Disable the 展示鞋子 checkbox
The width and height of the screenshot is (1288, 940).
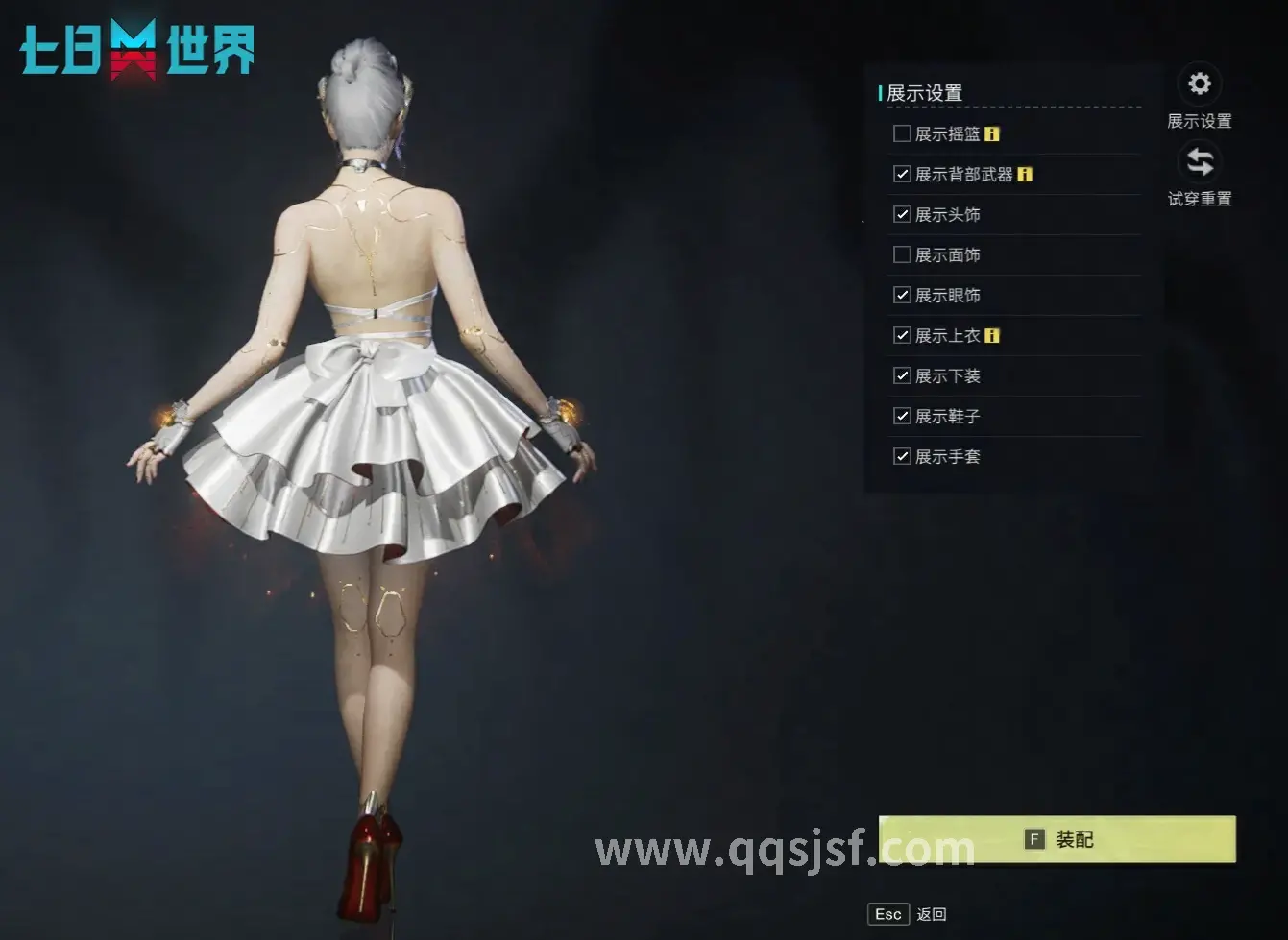[x=901, y=417]
